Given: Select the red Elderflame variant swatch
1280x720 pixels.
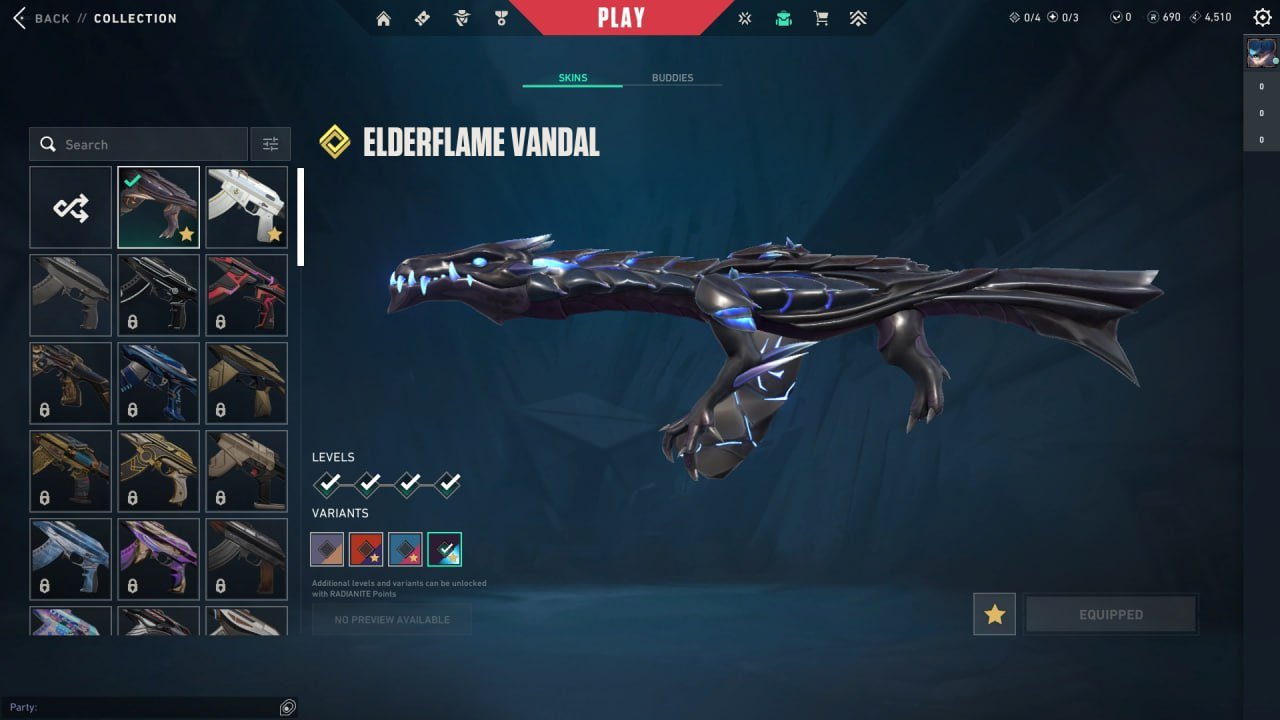Looking at the screenshot, I should (x=367, y=548).
